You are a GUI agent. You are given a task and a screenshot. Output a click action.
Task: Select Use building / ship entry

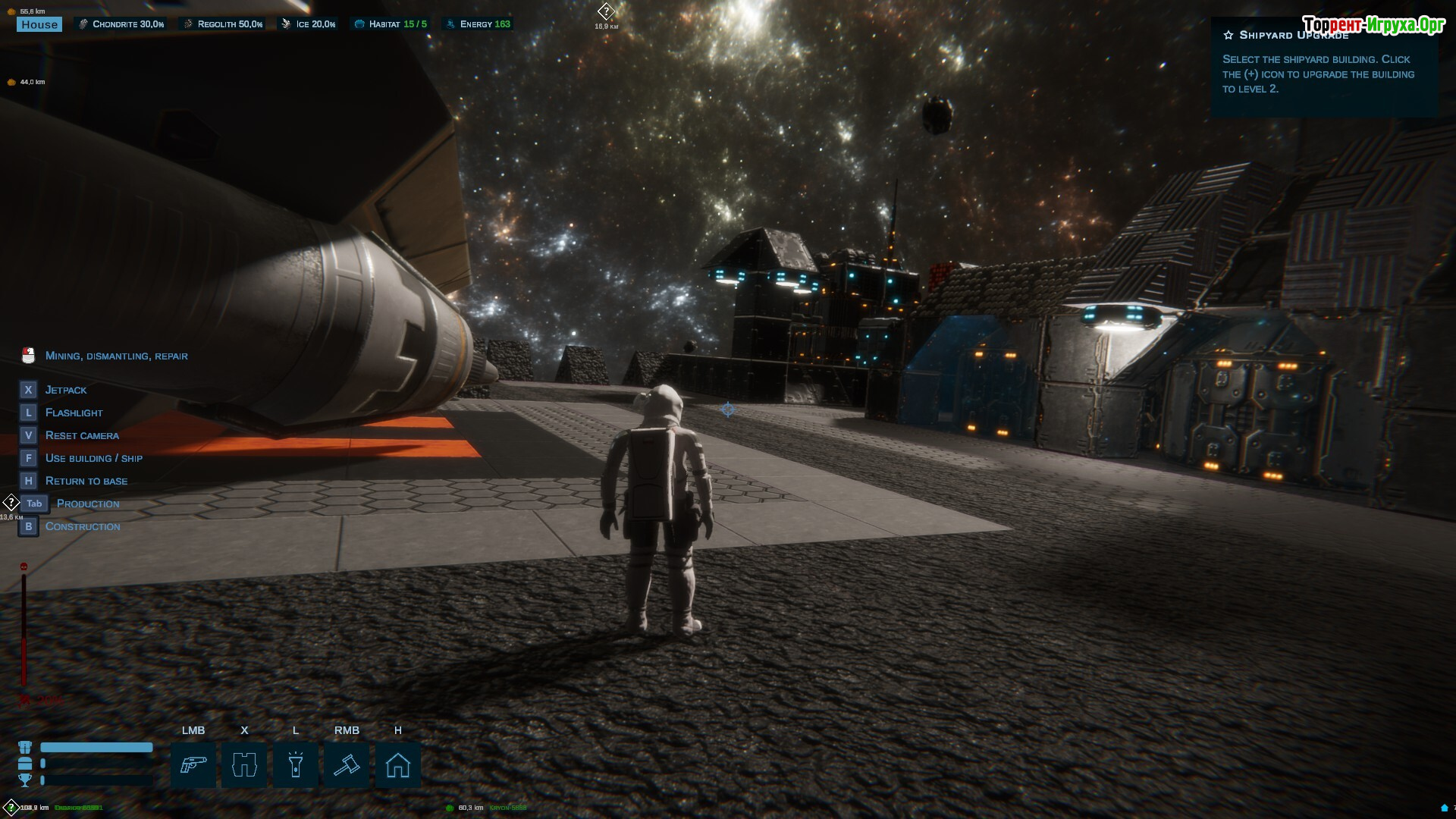[94, 458]
